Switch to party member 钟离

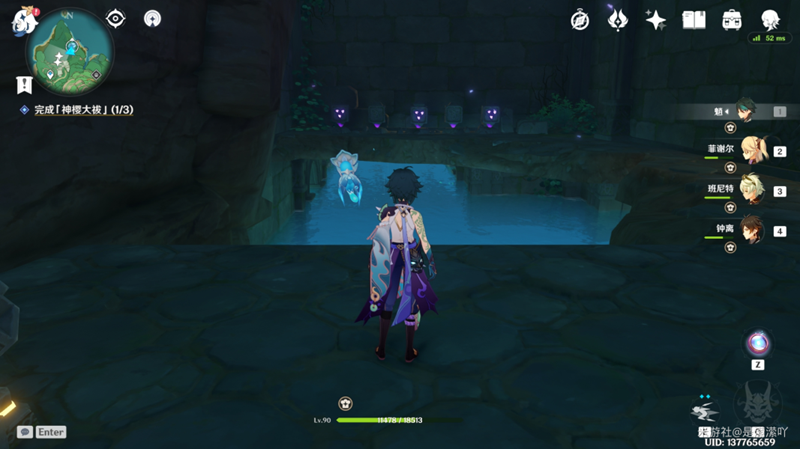(748, 230)
